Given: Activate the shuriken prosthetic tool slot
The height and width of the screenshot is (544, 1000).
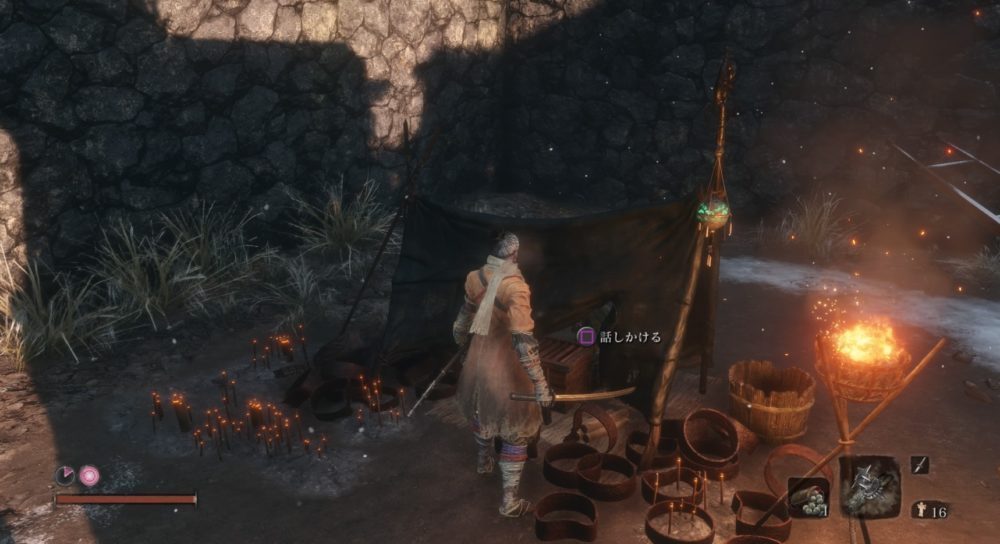Looking at the screenshot, I should pyautogui.click(x=868, y=487).
